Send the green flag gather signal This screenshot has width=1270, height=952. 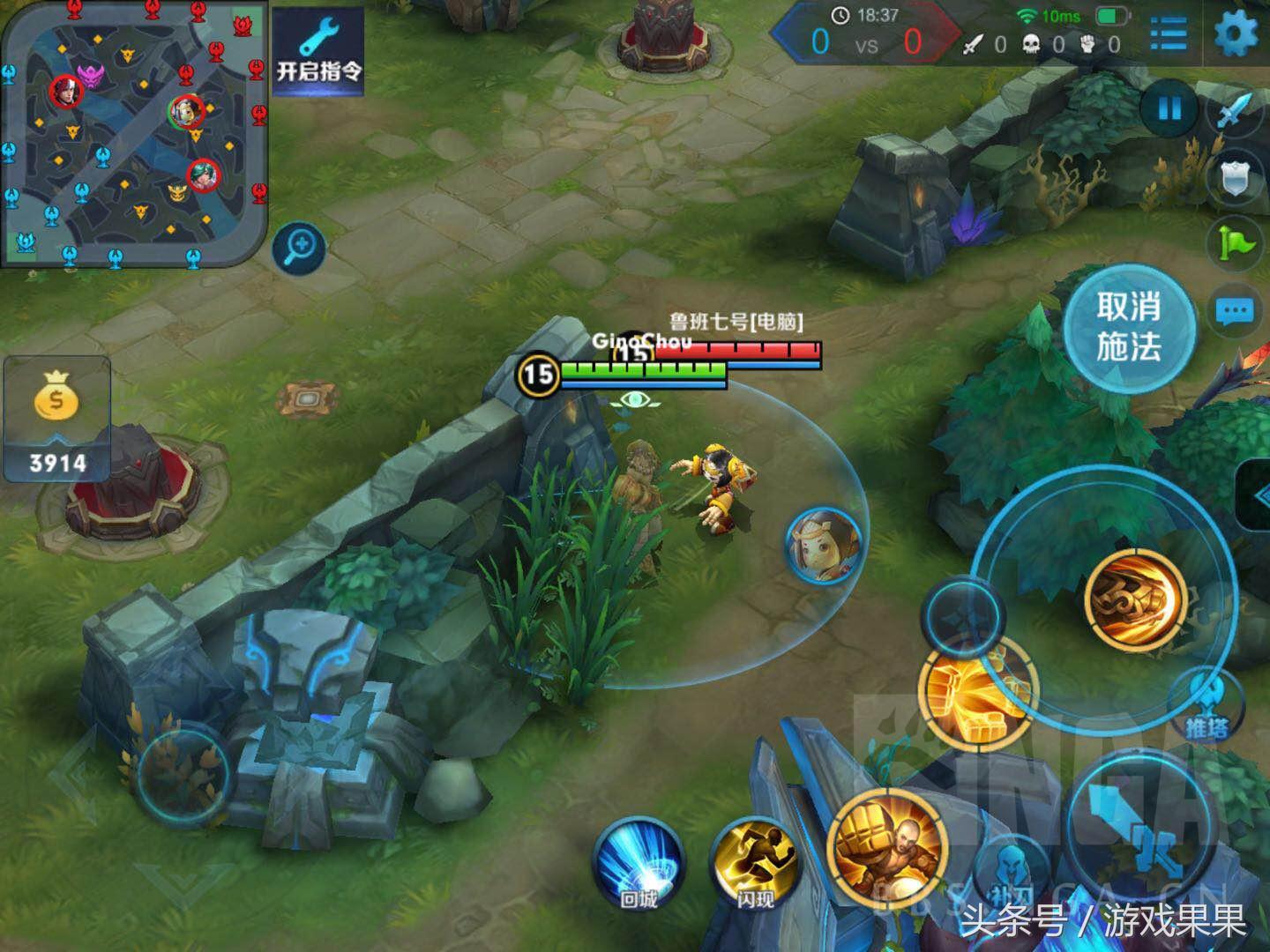coord(1235,242)
